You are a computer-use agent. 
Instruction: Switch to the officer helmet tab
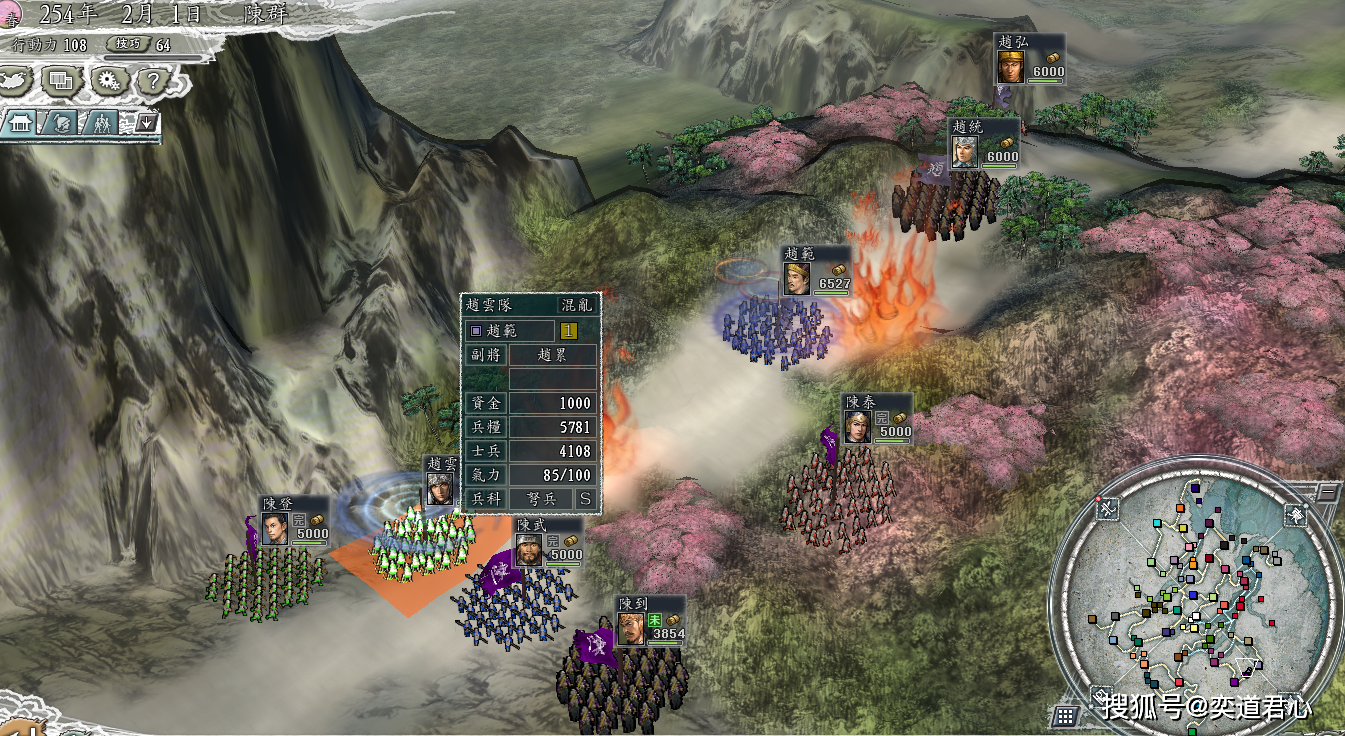[60, 123]
